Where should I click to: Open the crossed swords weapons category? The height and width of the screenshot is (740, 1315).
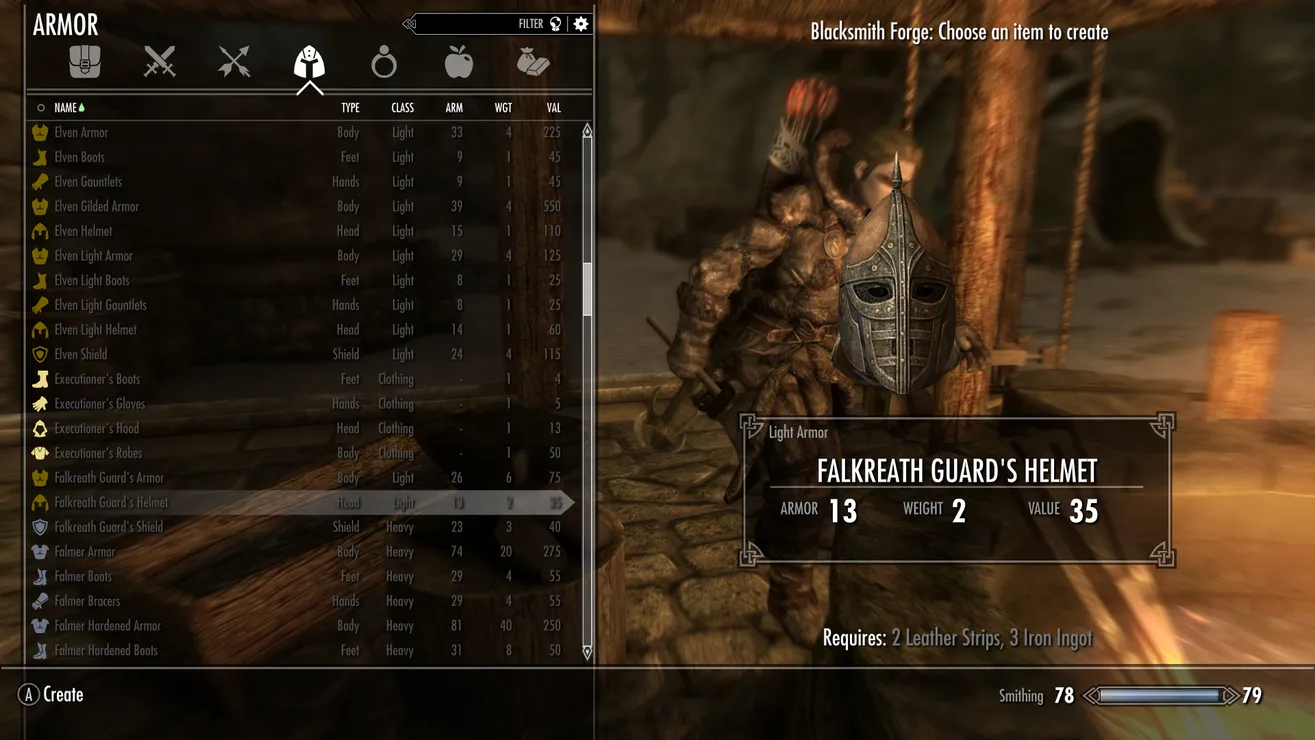click(159, 63)
